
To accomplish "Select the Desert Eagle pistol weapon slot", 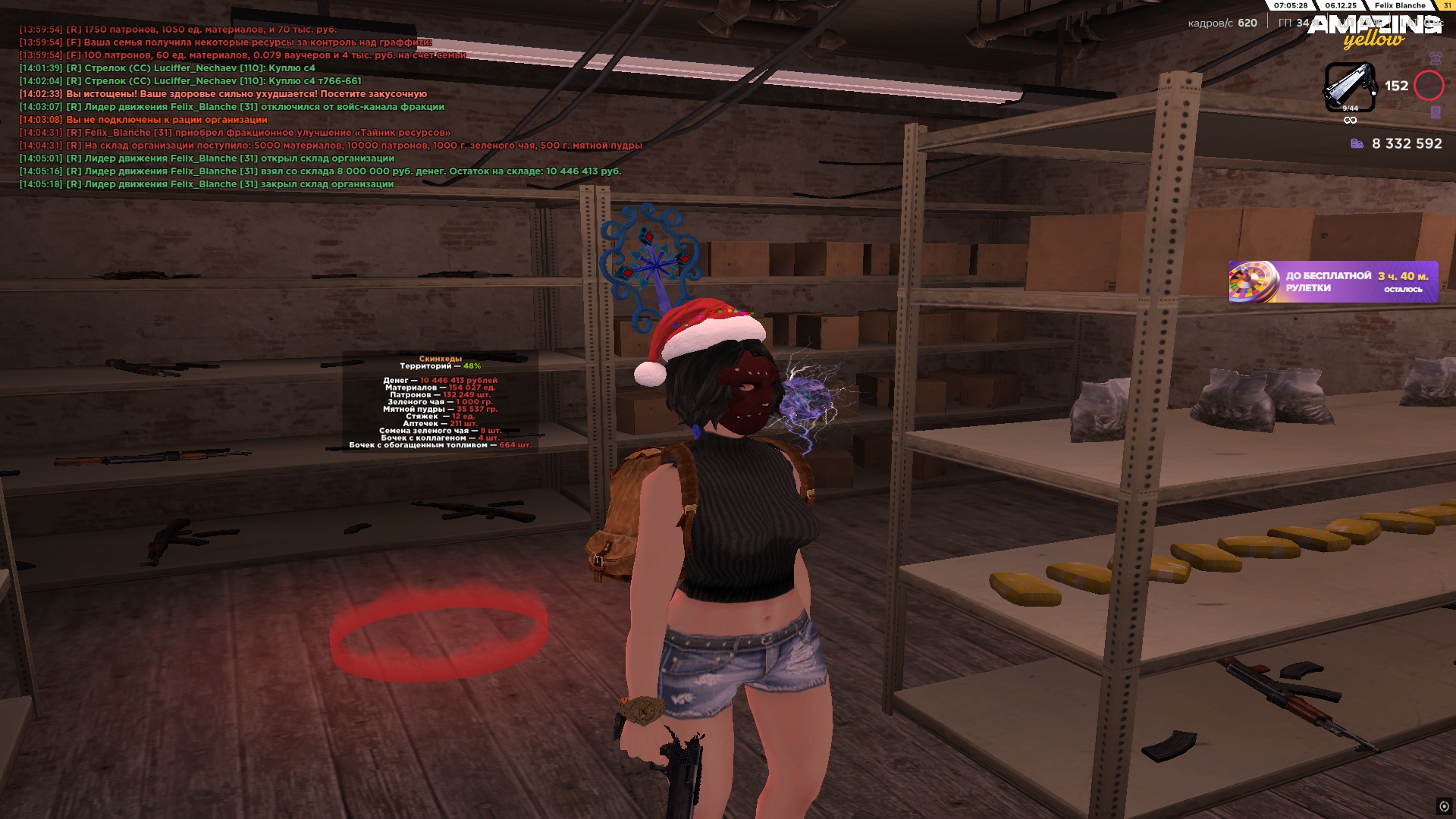I will click(1350, 86).
